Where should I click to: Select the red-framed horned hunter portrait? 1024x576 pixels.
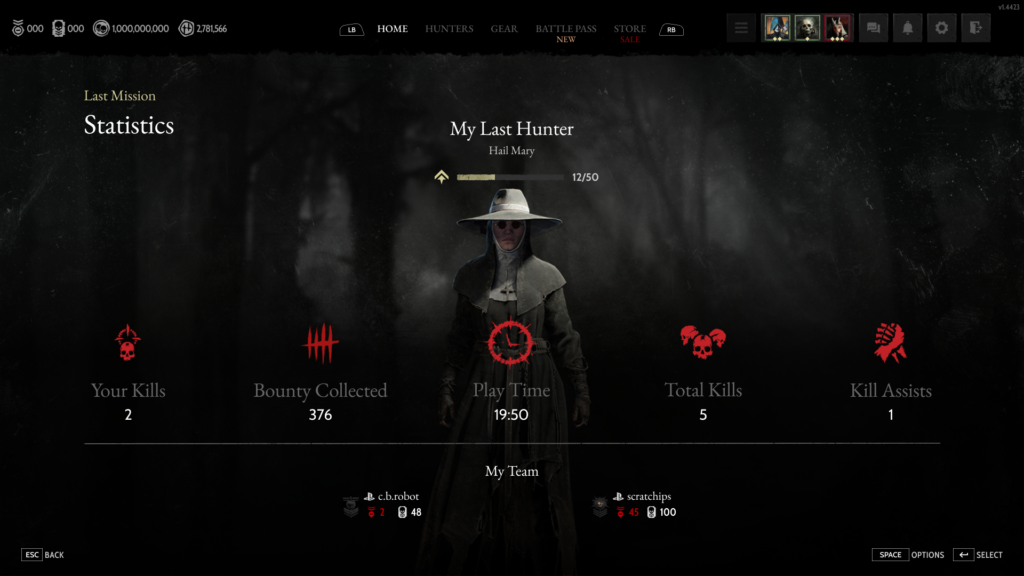point(838,28)
